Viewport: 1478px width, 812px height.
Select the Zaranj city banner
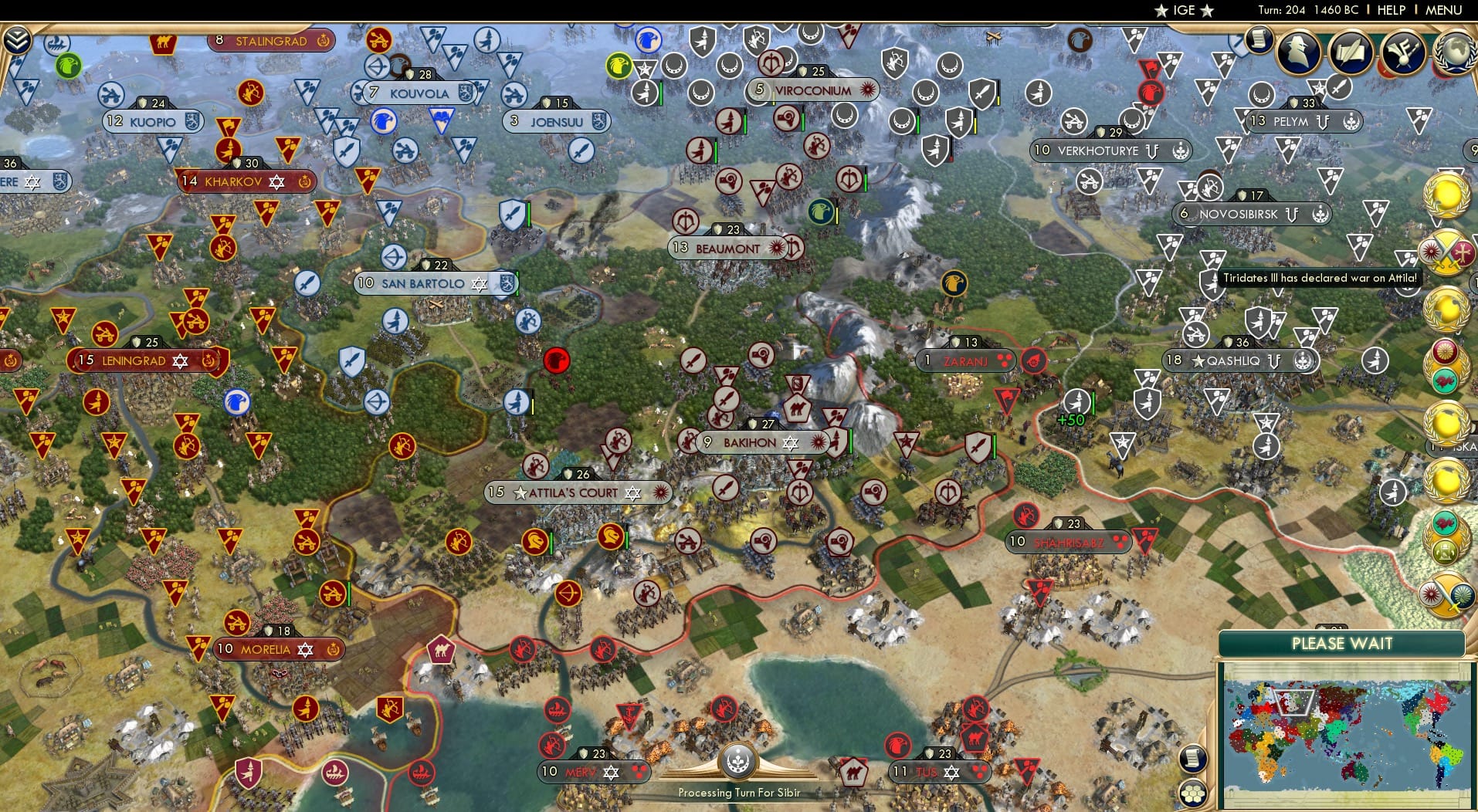pos(965,360)
